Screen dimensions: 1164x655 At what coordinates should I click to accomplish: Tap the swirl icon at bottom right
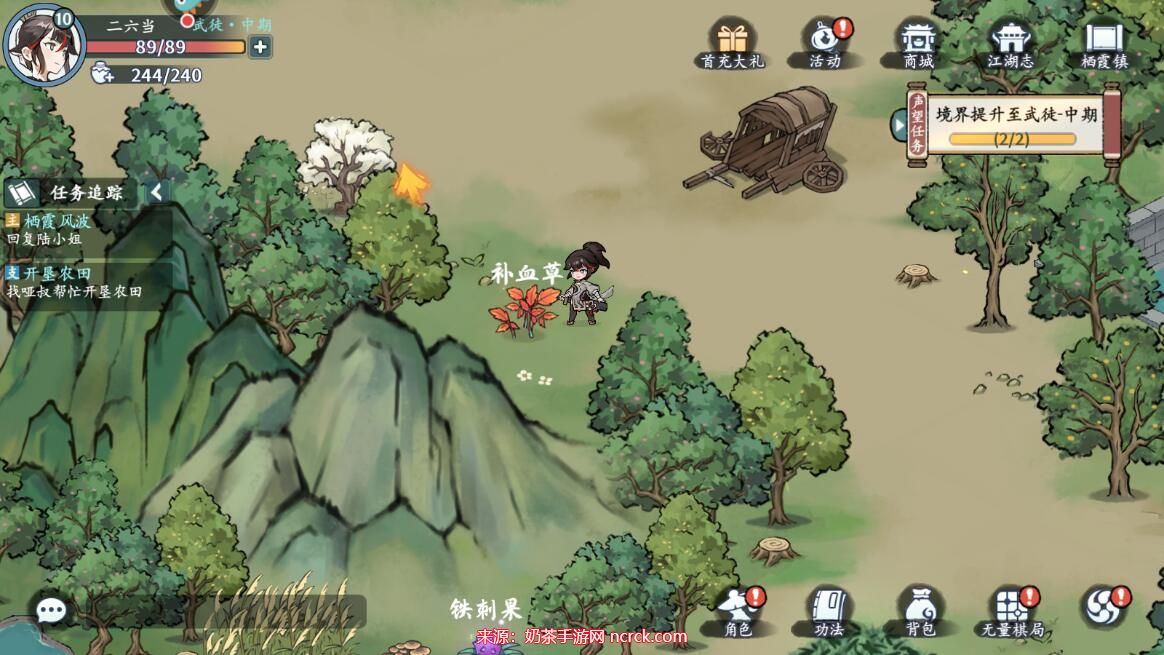[x=1104, y=608]
